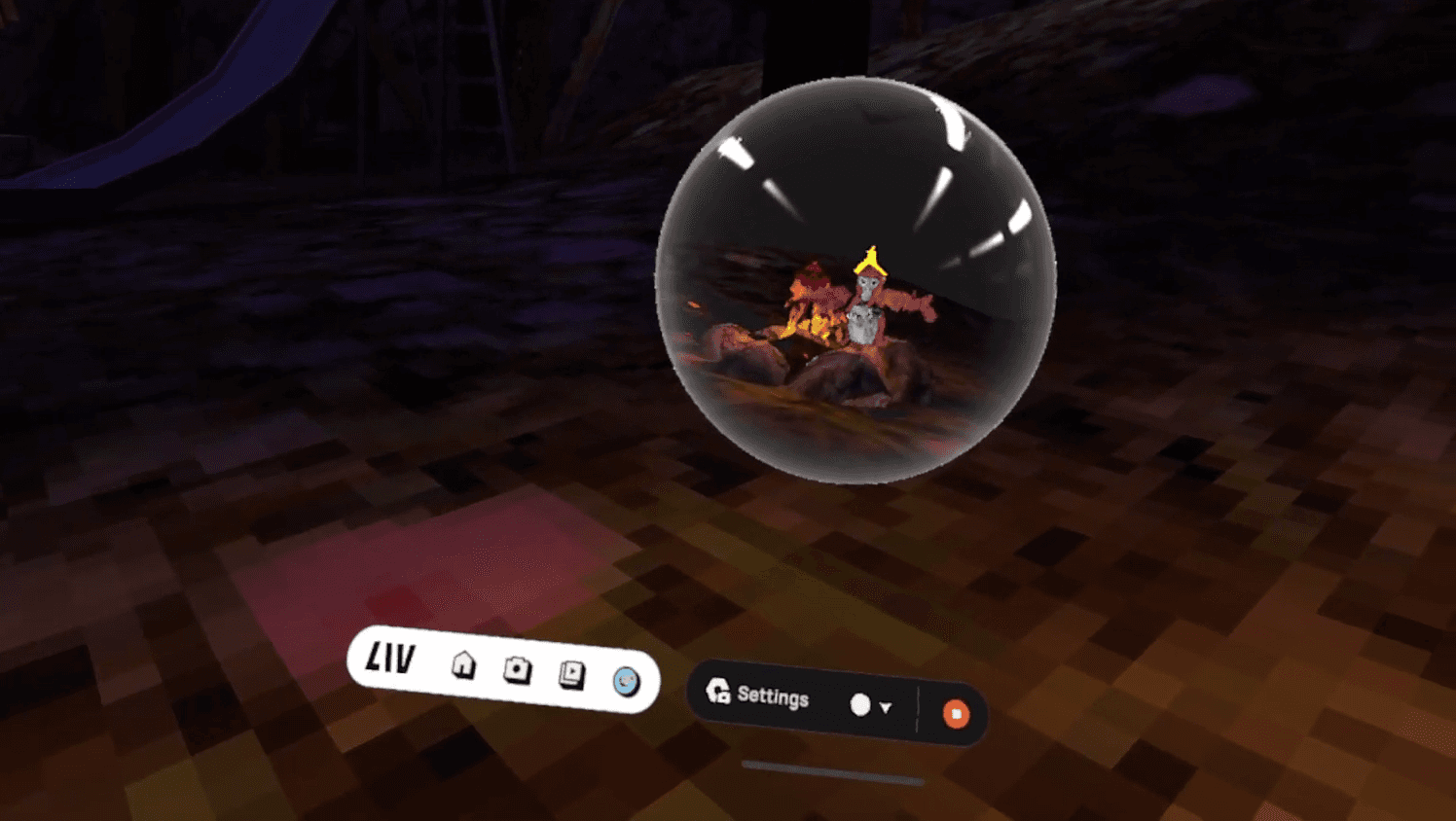Select the camera capture icon

(517, 668)
